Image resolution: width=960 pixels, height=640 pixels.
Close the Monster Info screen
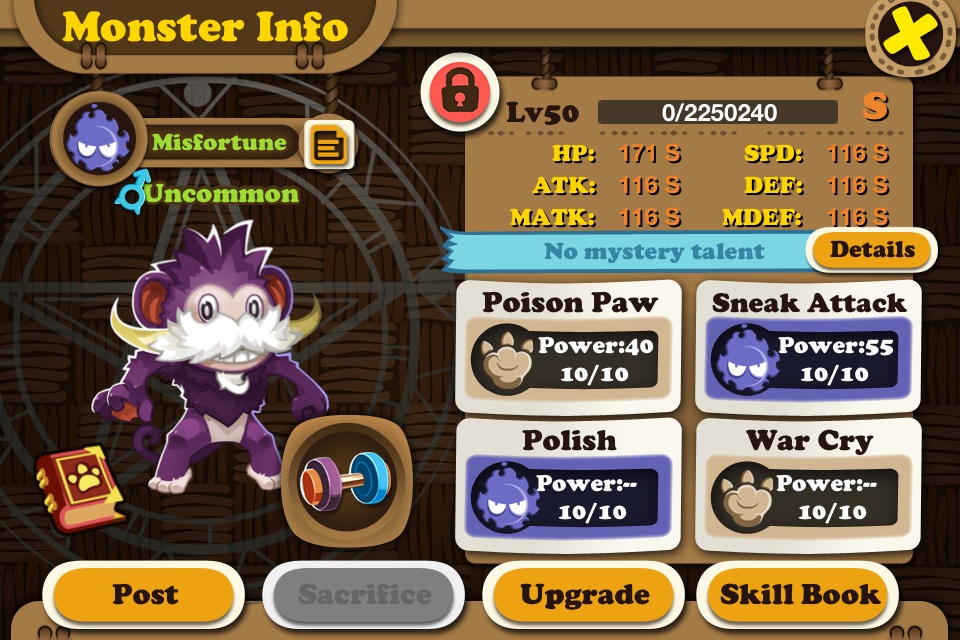[910, 38]
